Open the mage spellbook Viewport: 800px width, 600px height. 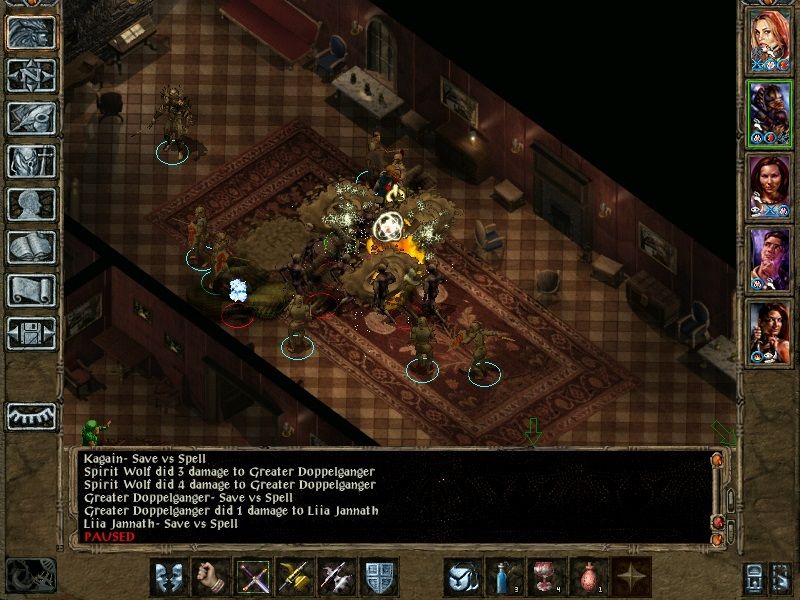[30, 247]
